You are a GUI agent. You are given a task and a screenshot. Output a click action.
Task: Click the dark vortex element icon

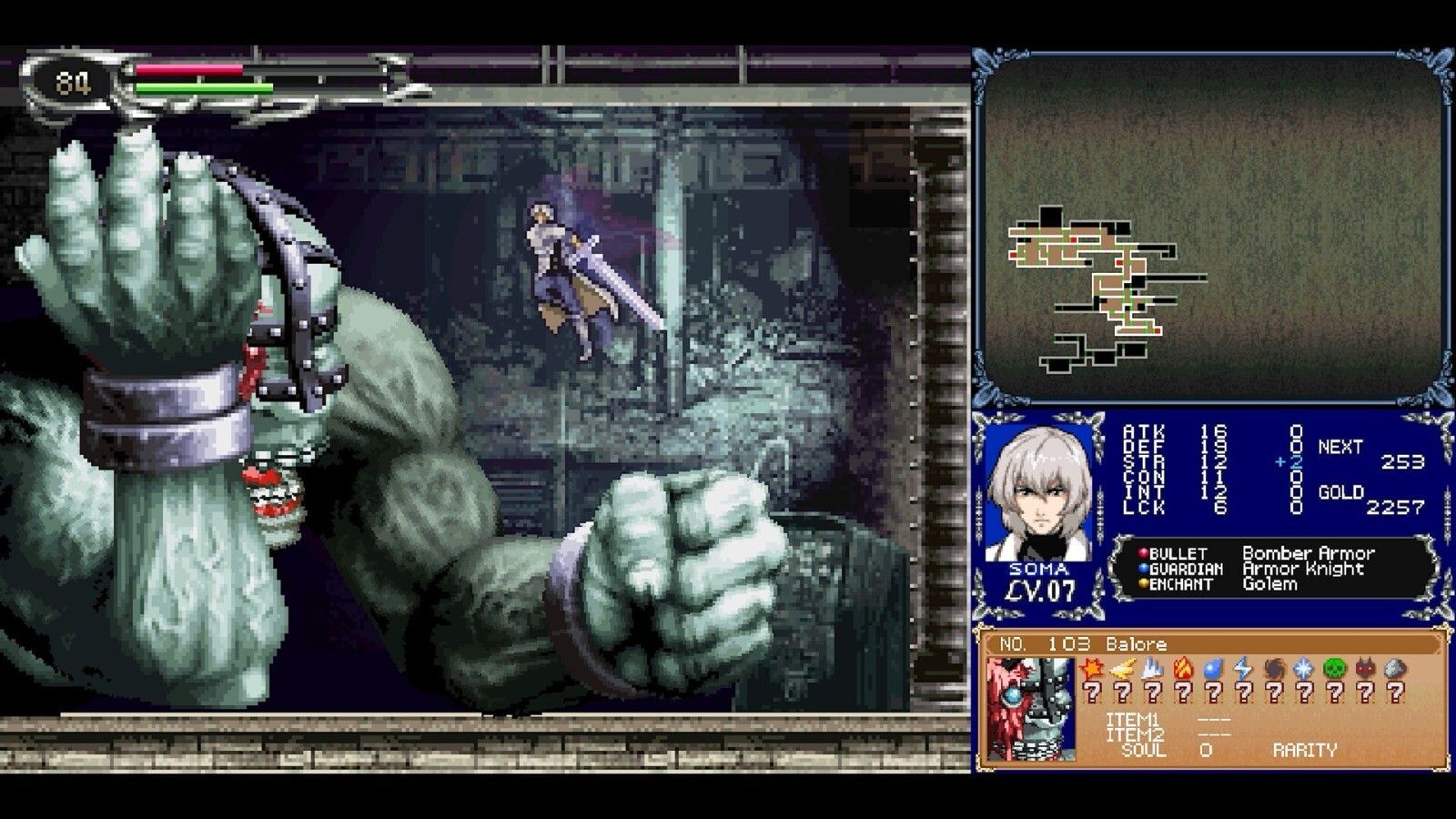1273,667
